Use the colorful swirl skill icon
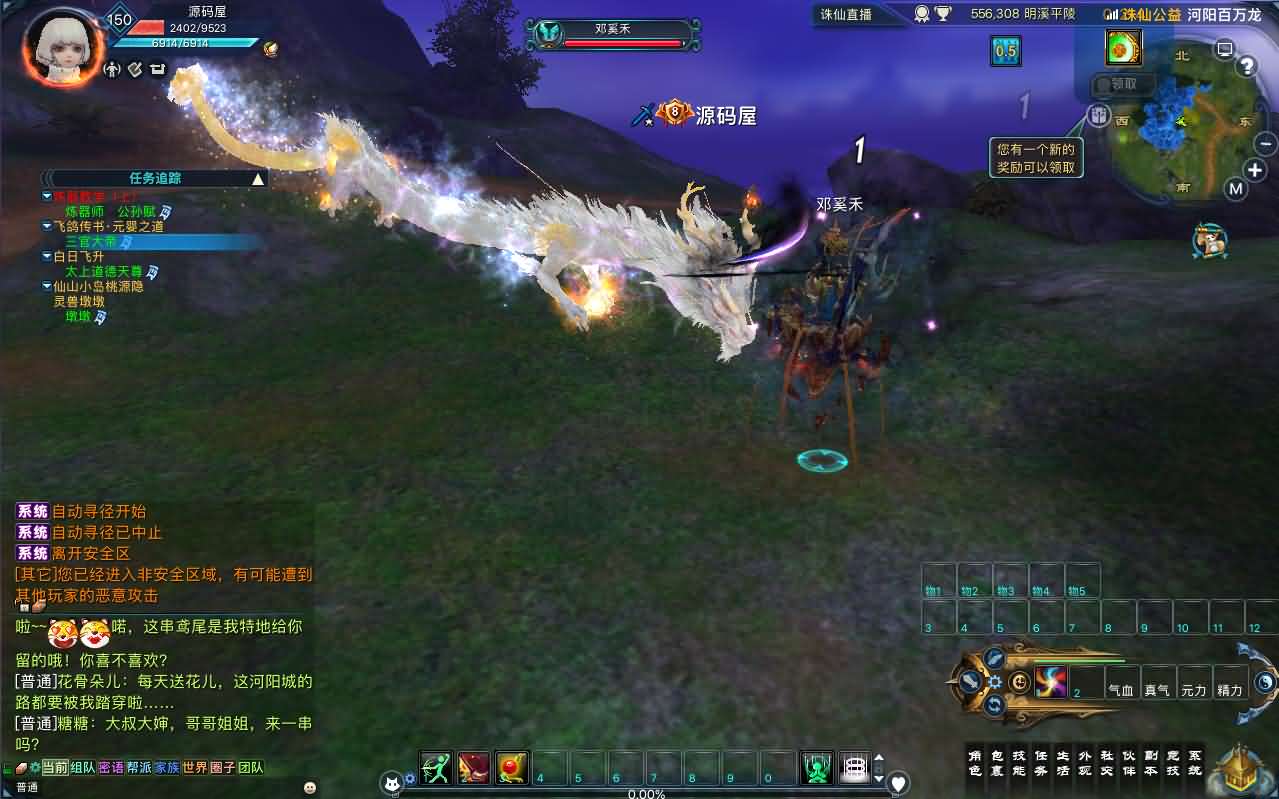The width and height of the screenshot is (1279, 799). pyautogui.click(x=1051, y=682)
